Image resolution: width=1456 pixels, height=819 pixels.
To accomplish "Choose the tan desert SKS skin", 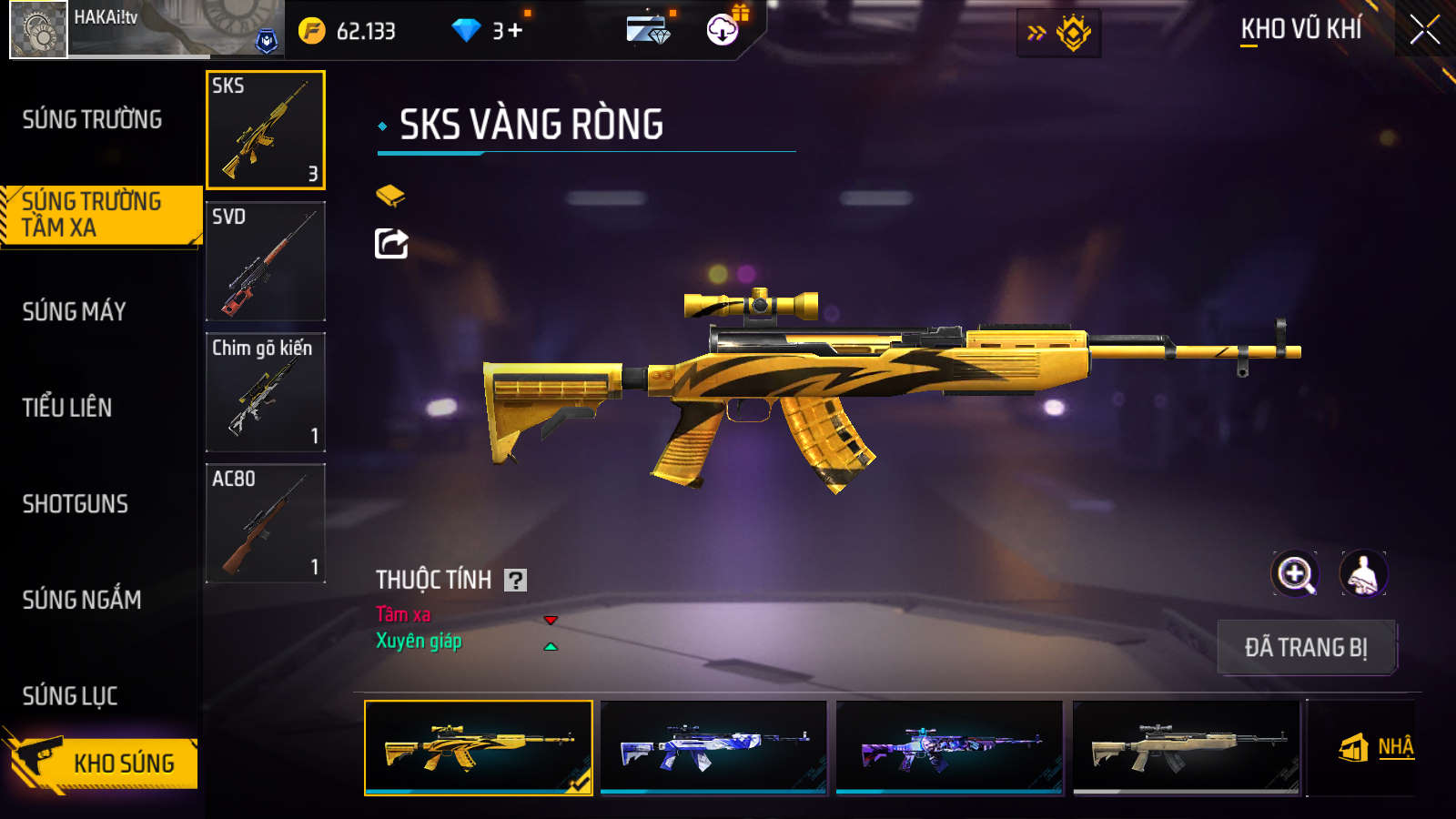I will click(1186, 747).
